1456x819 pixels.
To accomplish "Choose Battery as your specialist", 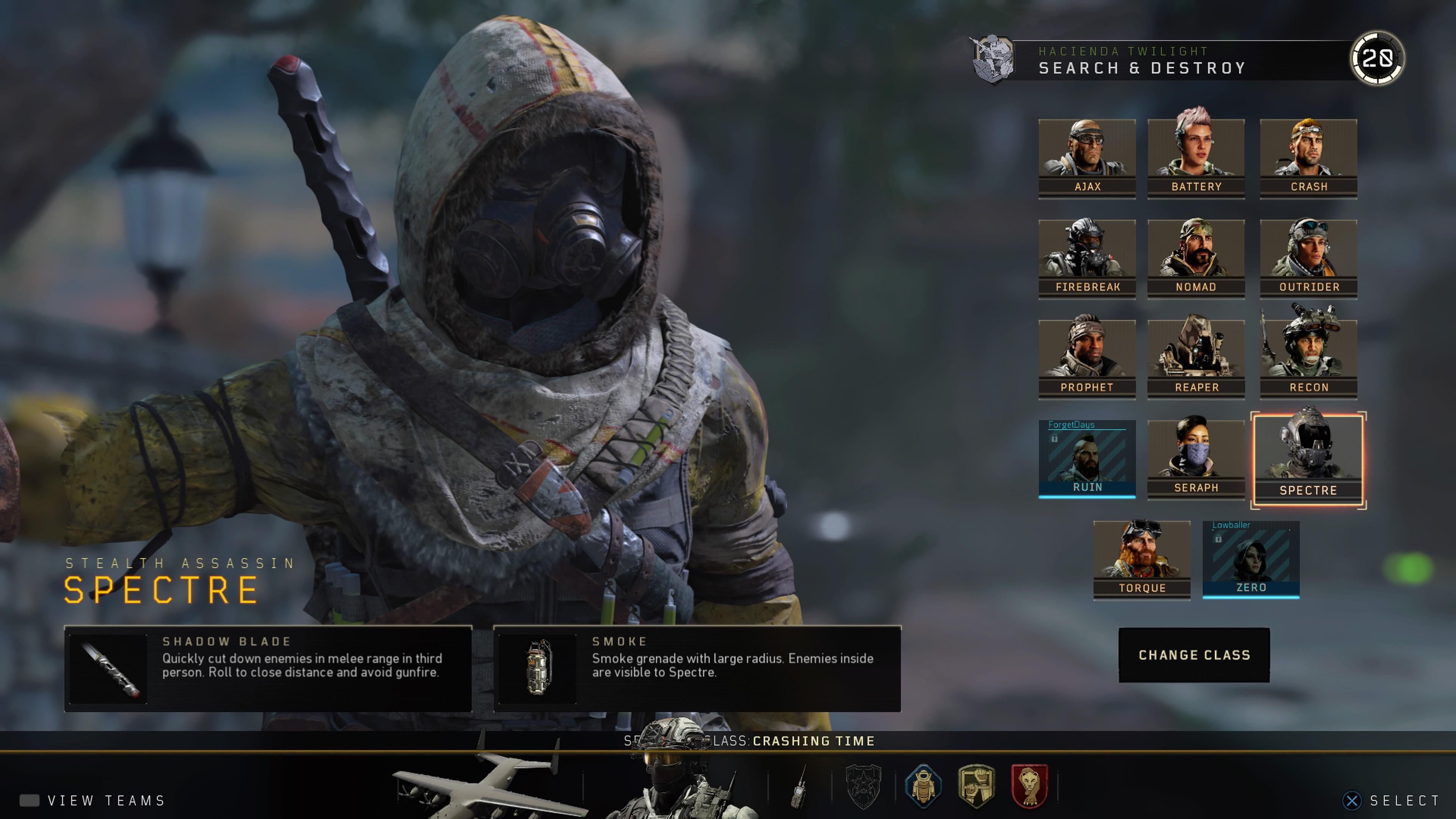I will pos(1196,158).
